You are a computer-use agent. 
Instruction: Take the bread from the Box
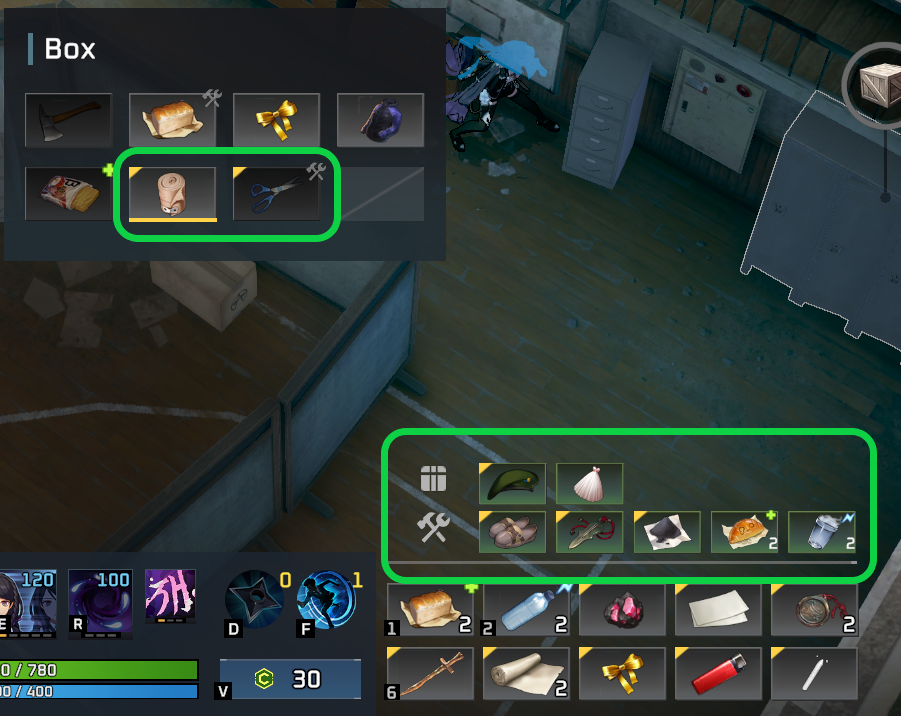[x=172, y=120]
